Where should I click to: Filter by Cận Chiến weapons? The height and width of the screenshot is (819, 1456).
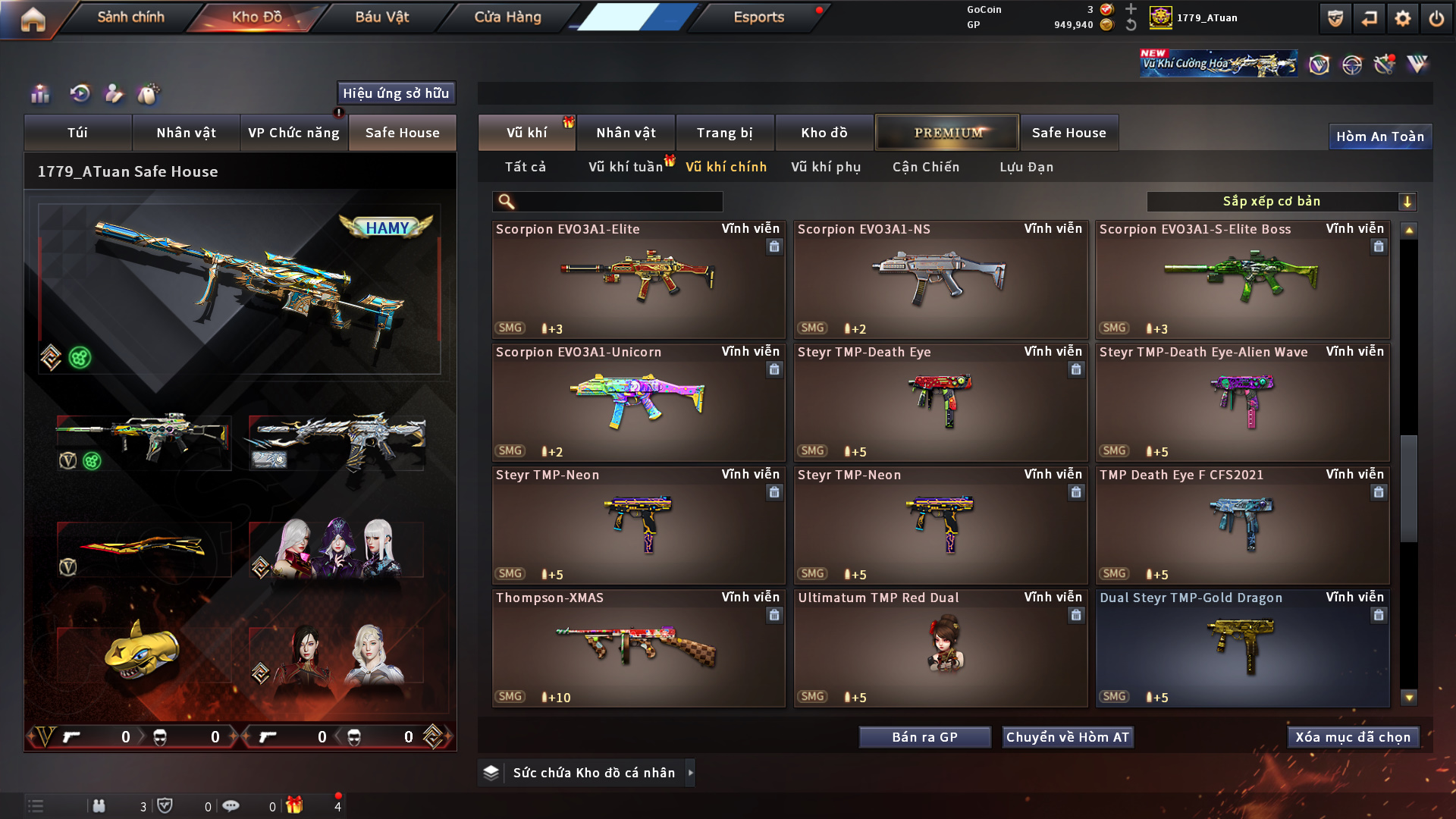pyautogui.click(x=925, y=167)
